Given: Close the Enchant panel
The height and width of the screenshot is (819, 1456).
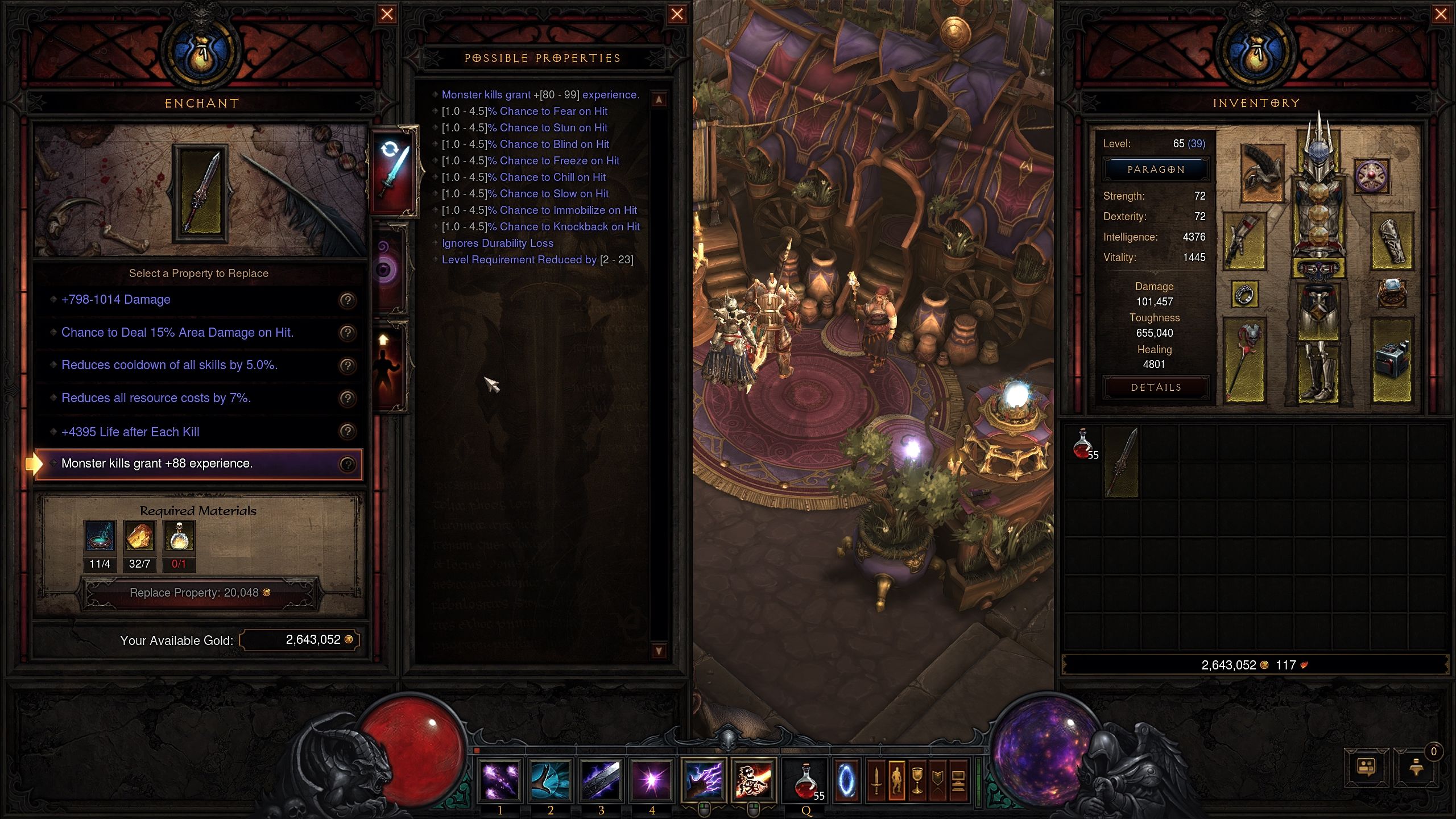Looking at the screenshot, I should tap(387, 14).
